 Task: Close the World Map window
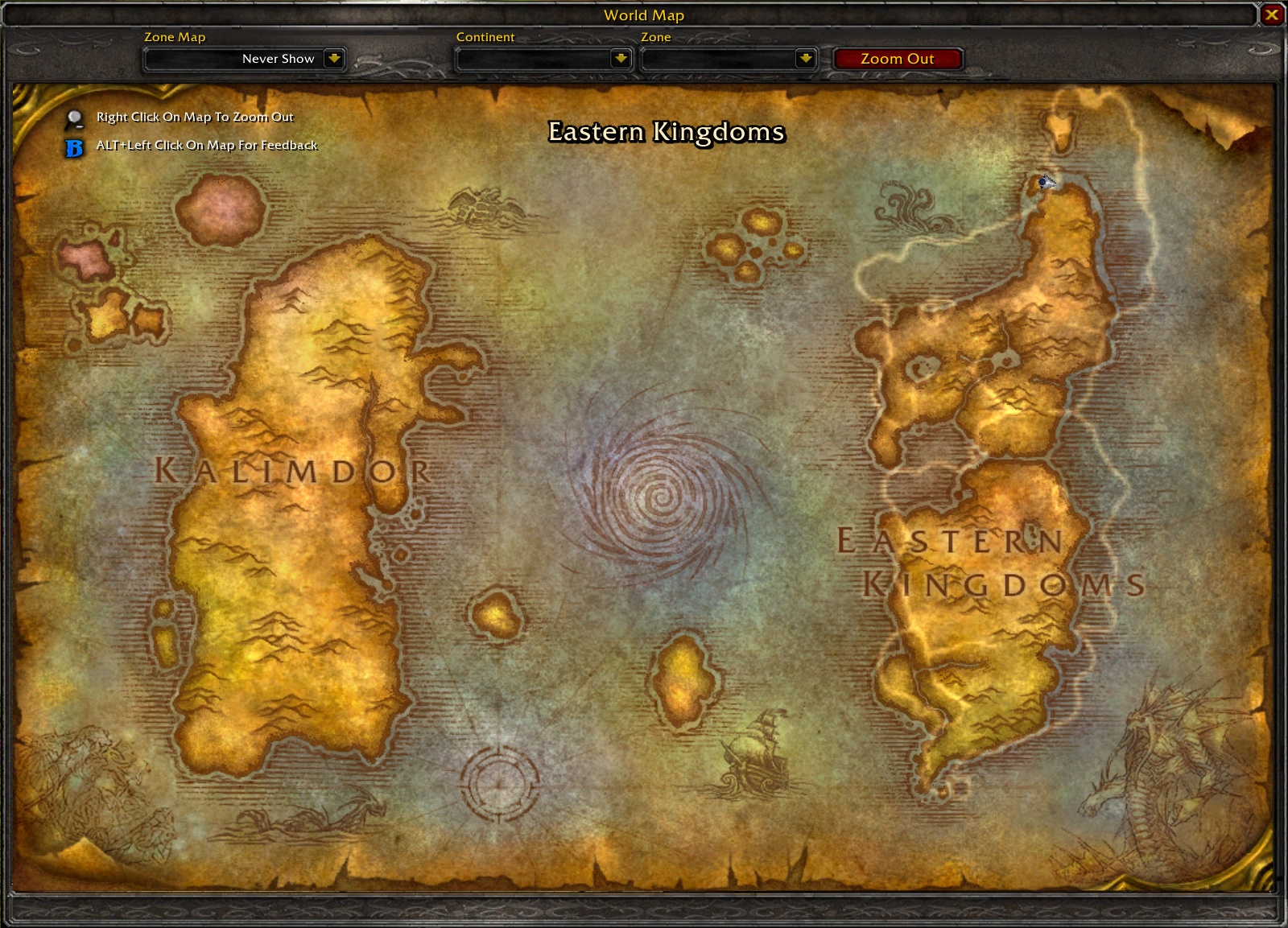(x=1273, y=14)
